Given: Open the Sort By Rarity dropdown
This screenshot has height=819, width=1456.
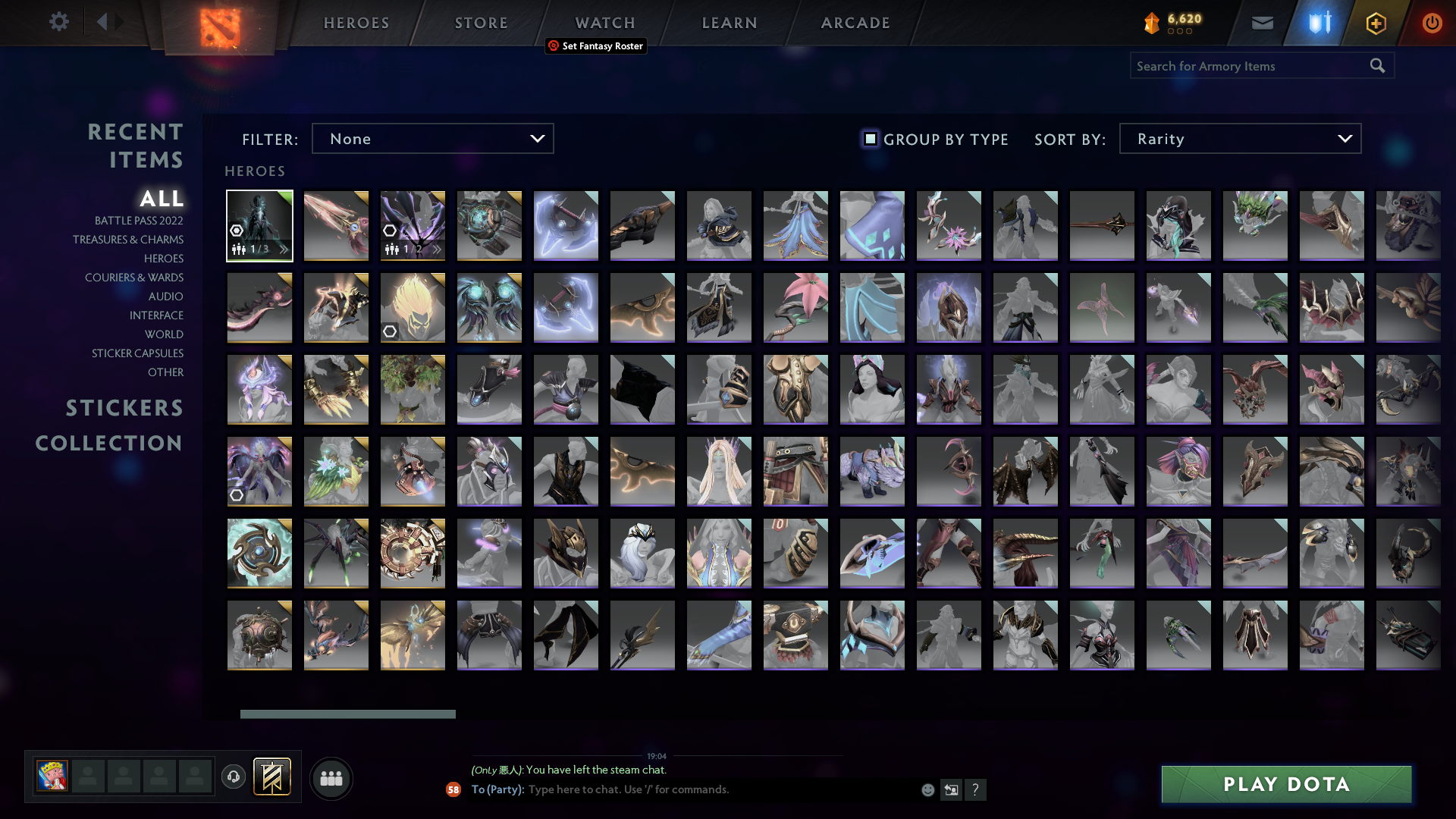Looking at the screenshot, I should (1239, 138).
